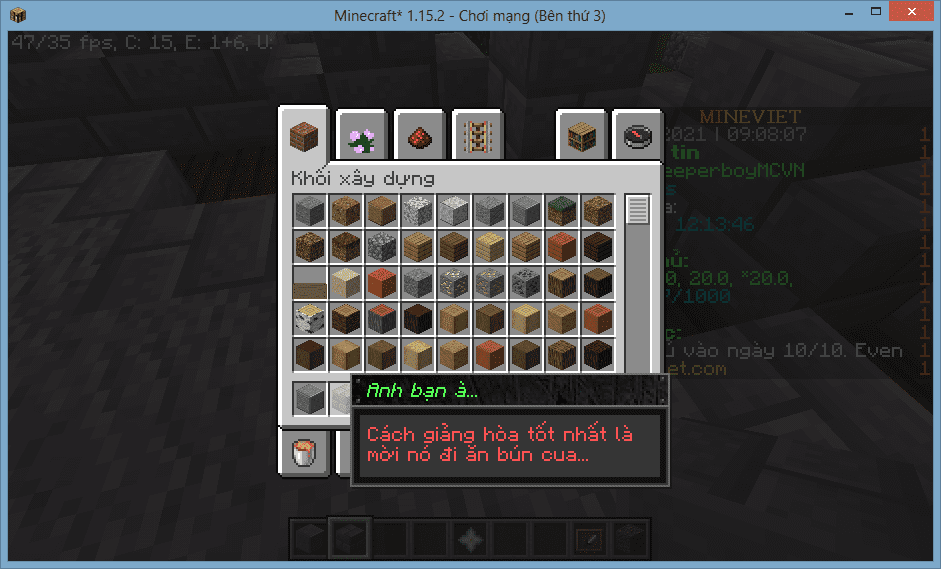Open the lava bucket Miscellaneous tab
This screenshot has width=941, height=569.
point(303,452)
